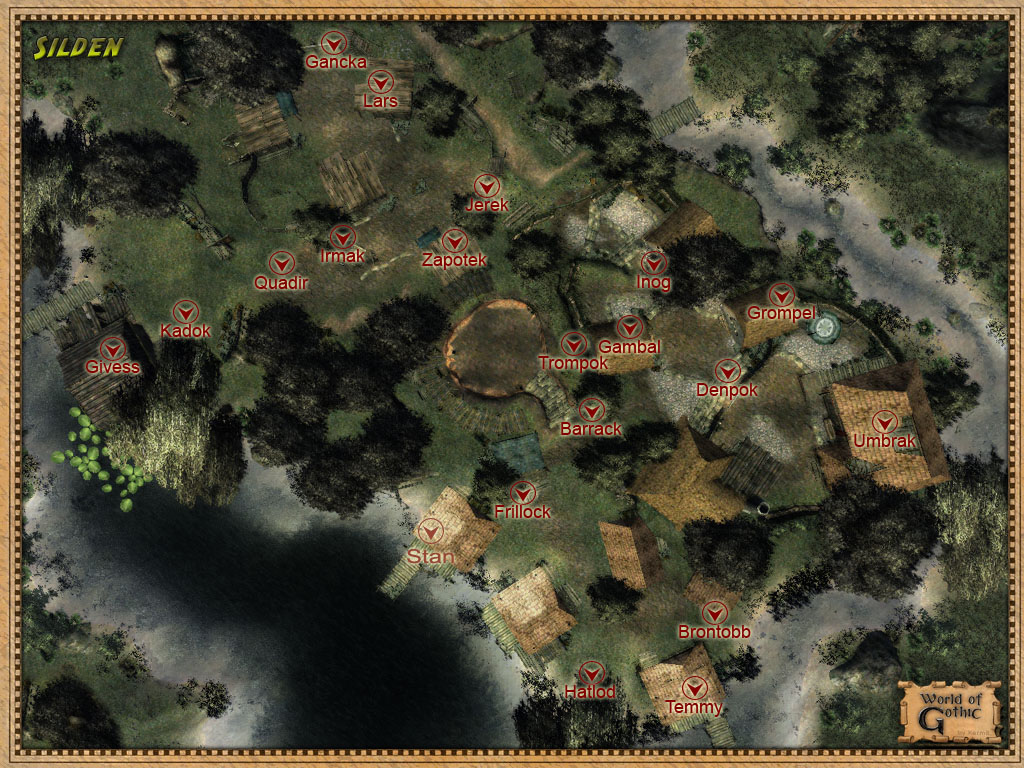Click the Gancka map marker

pyautogui.click(x=335, y=43)
